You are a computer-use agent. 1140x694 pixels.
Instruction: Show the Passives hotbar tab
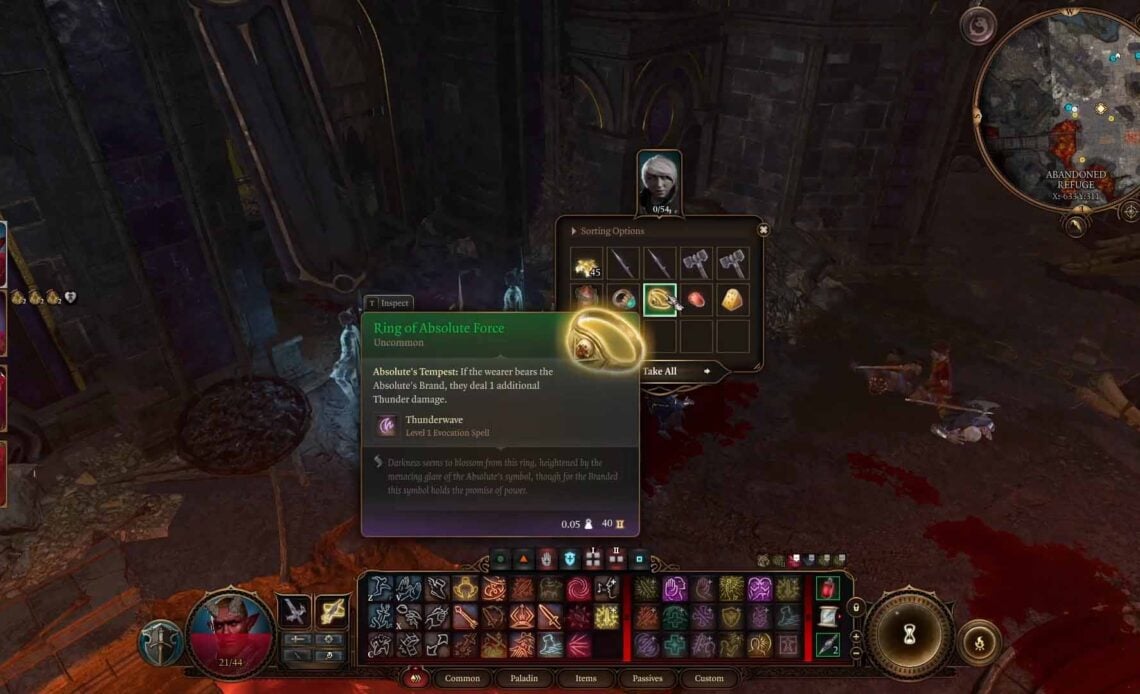pos(647,678)
